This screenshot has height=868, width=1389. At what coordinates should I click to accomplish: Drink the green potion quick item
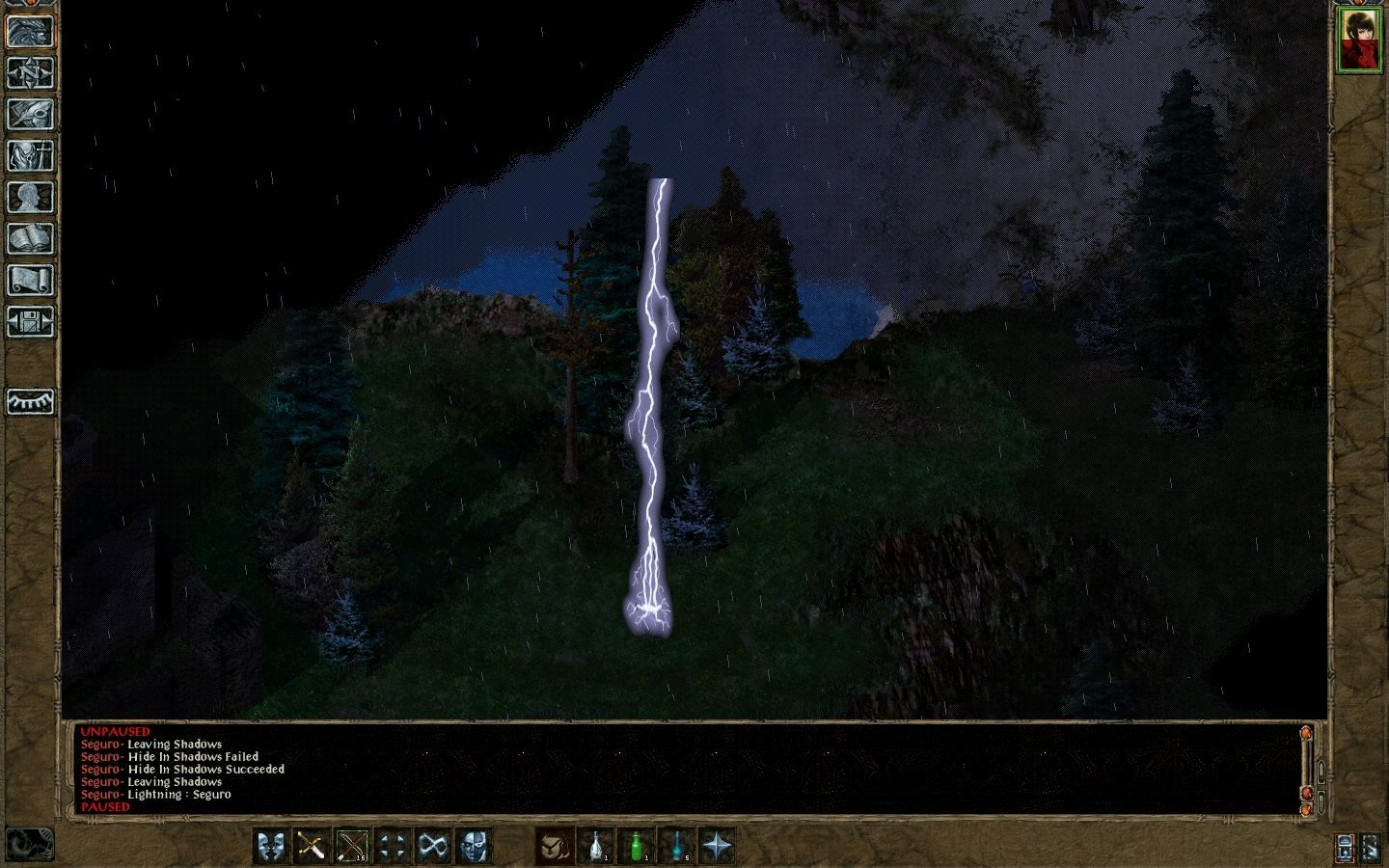tap(639, 846)
